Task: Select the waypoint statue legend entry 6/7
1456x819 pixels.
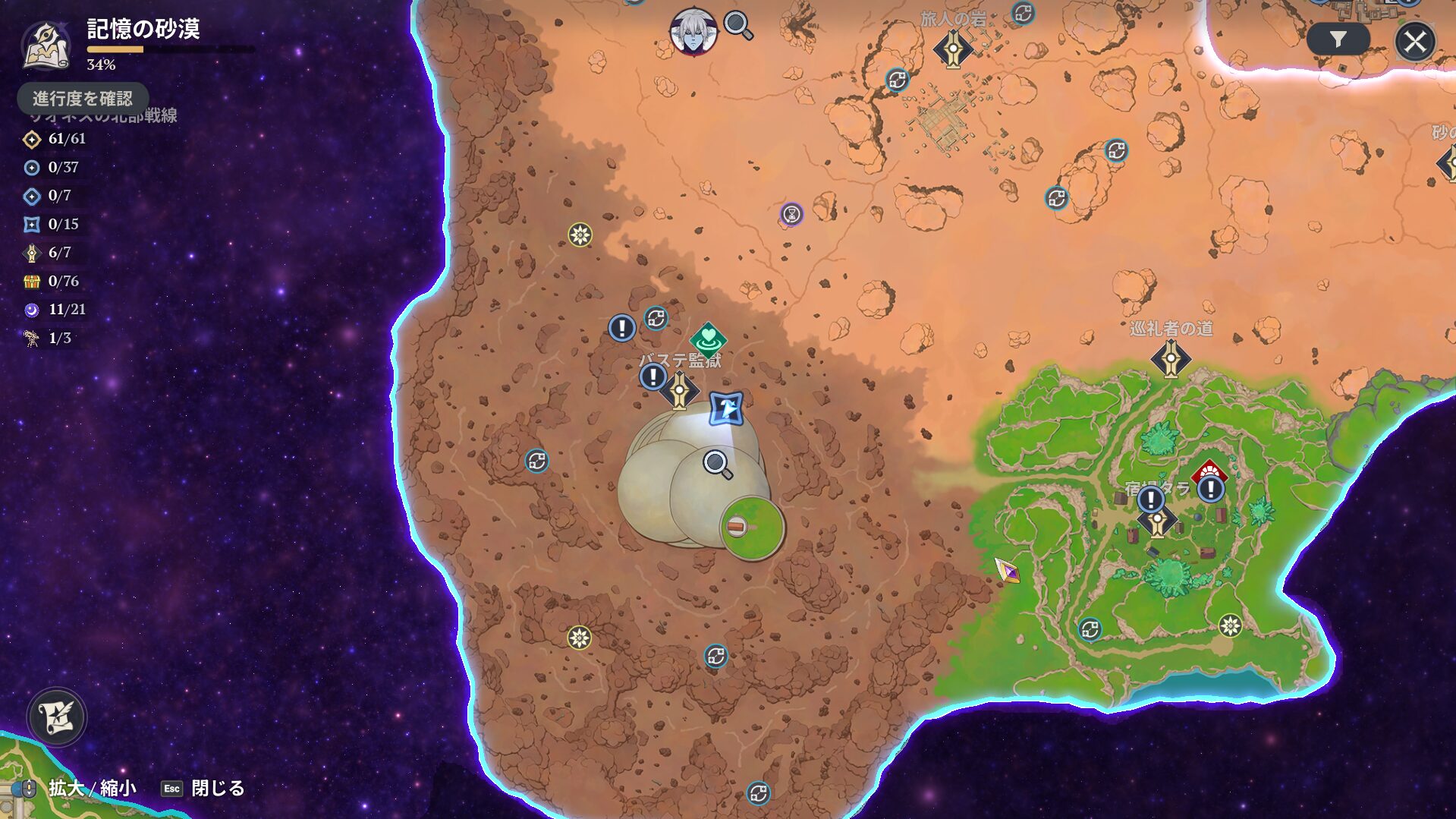Action: coord(50,253)
